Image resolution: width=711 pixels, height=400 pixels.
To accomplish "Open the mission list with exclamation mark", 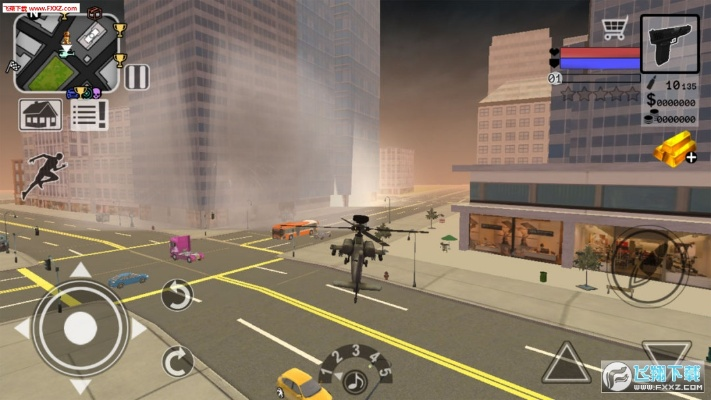I will pyautogui.click(x=89, y=114).
